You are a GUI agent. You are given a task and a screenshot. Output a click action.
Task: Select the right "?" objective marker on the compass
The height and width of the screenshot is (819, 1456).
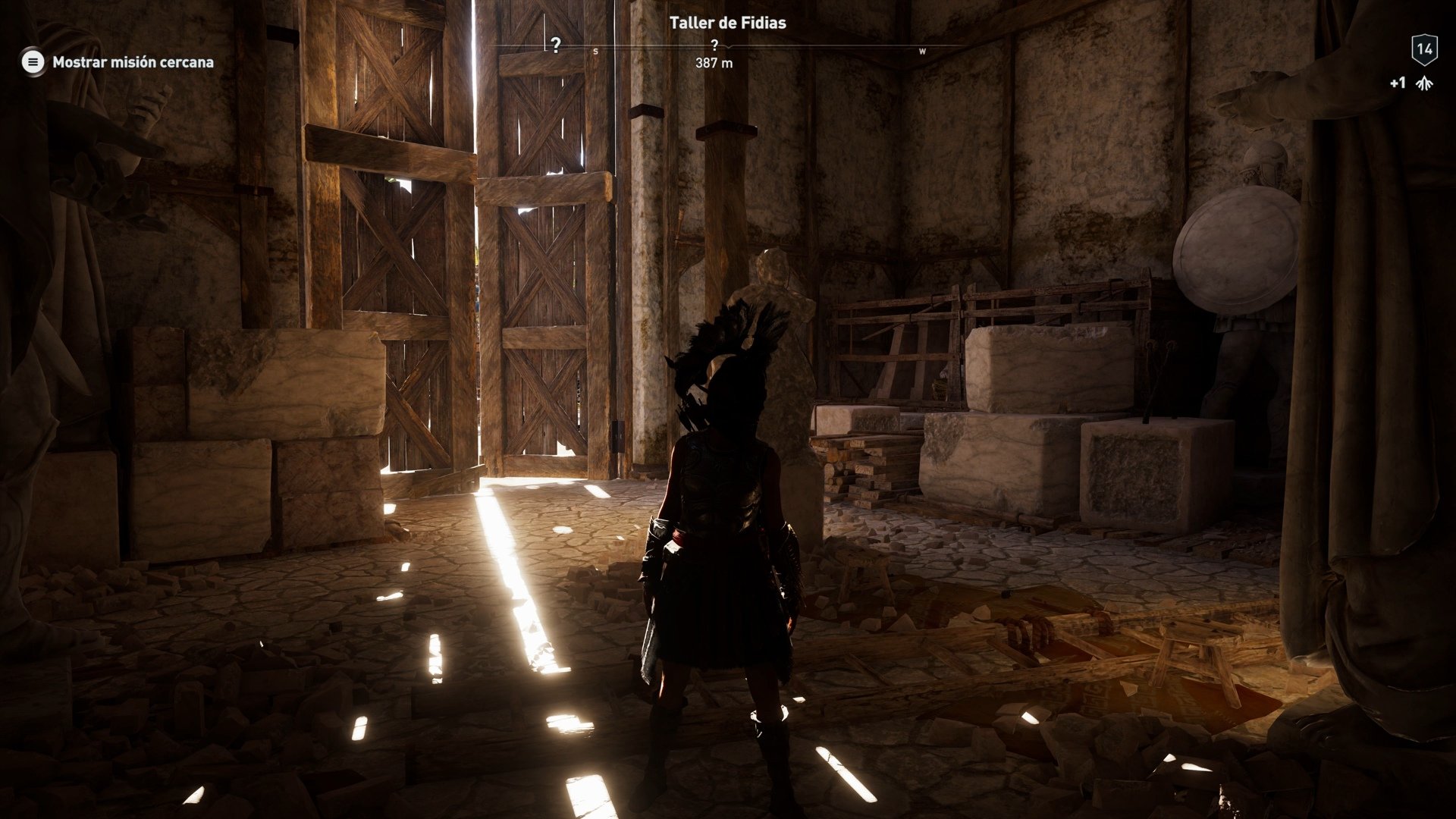[x=714, y=45]
